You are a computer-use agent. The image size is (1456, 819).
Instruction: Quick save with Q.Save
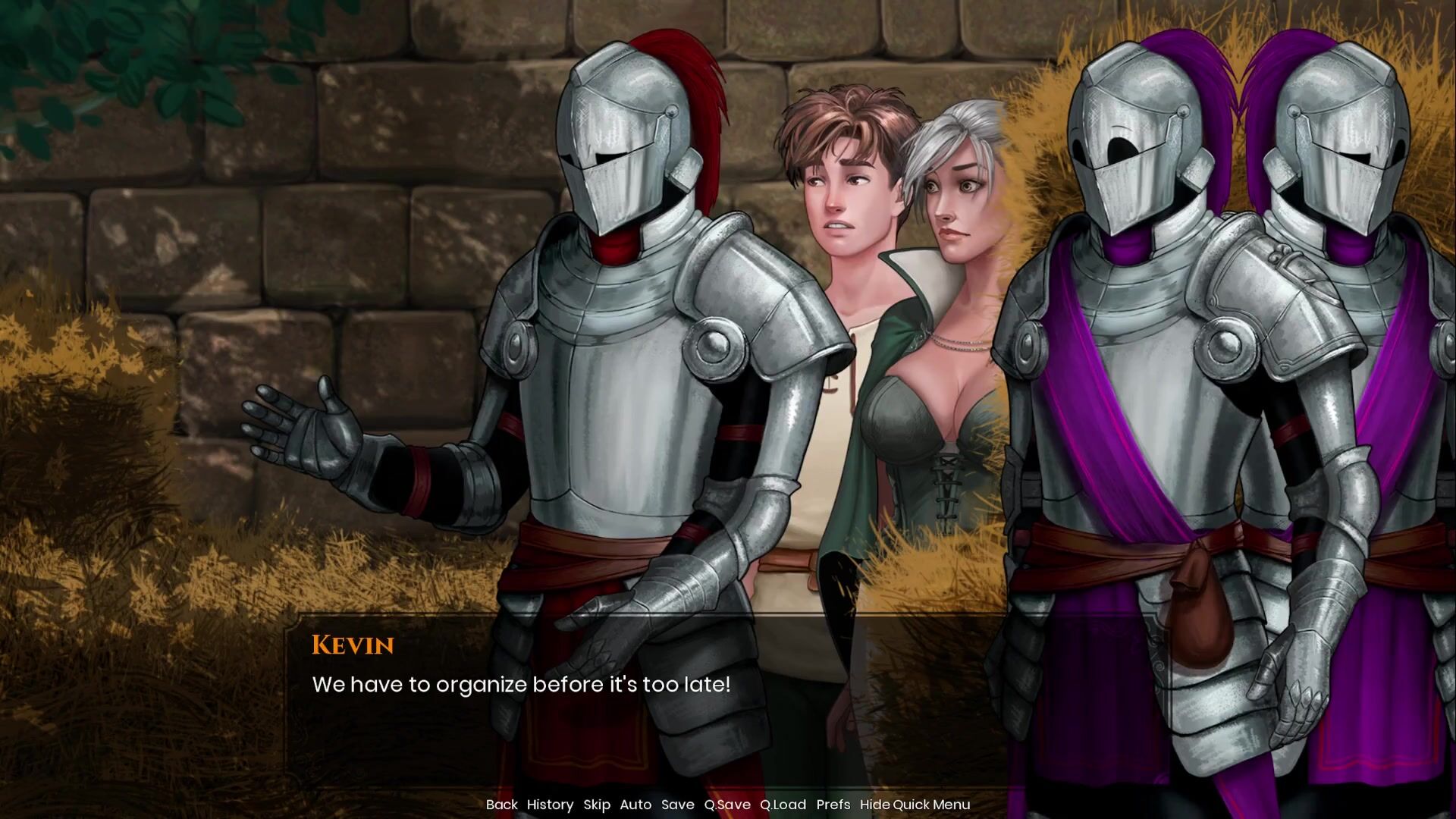point(726,805)
